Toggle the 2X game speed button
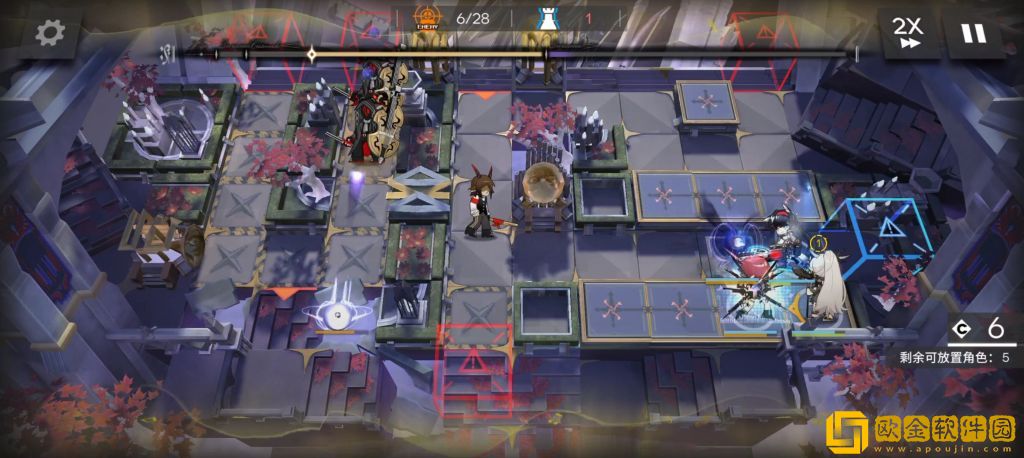Screen dimensions: 1024x458 (909, 33)
